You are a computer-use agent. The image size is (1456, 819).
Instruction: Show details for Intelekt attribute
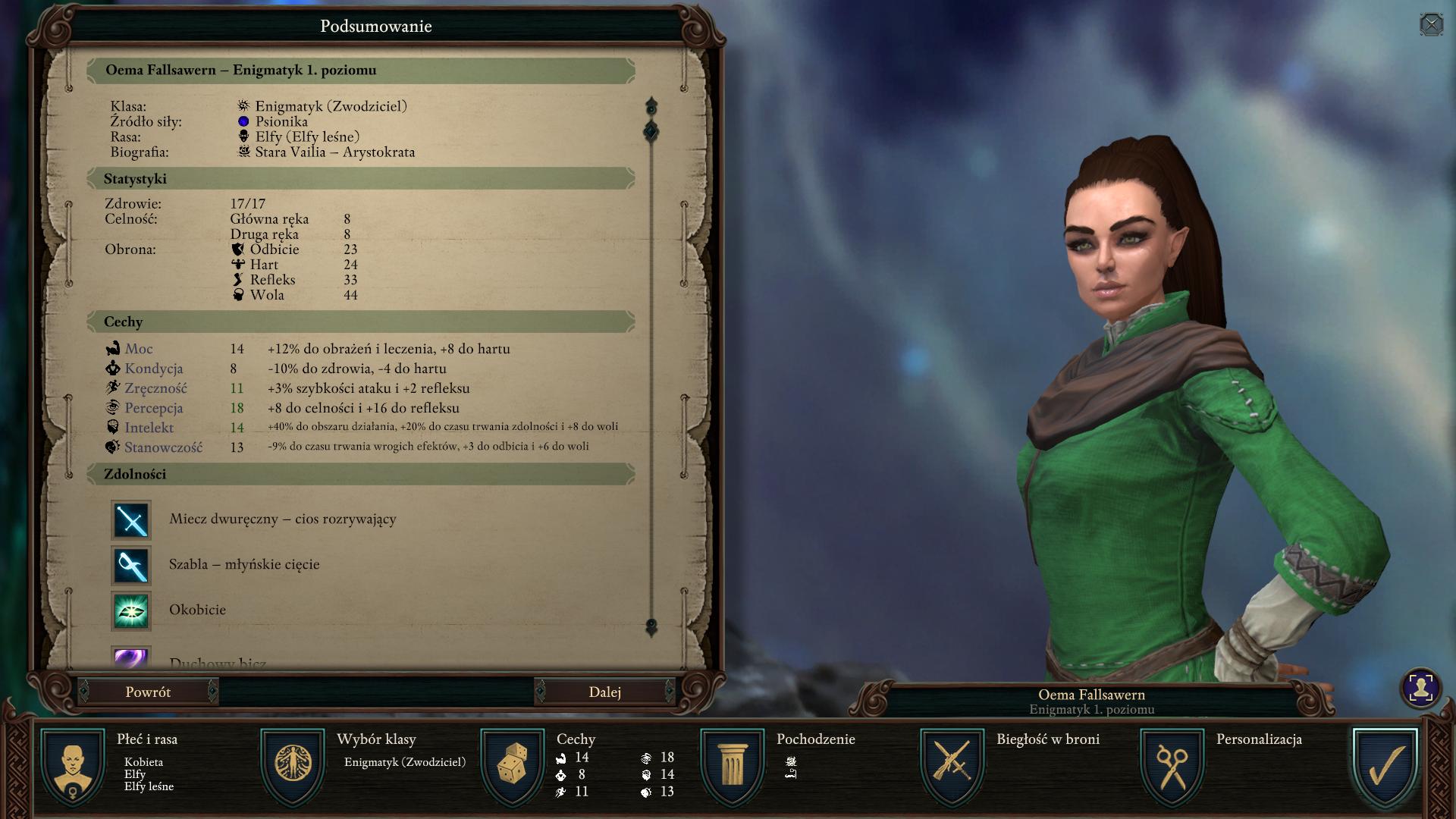pos(149,428)
